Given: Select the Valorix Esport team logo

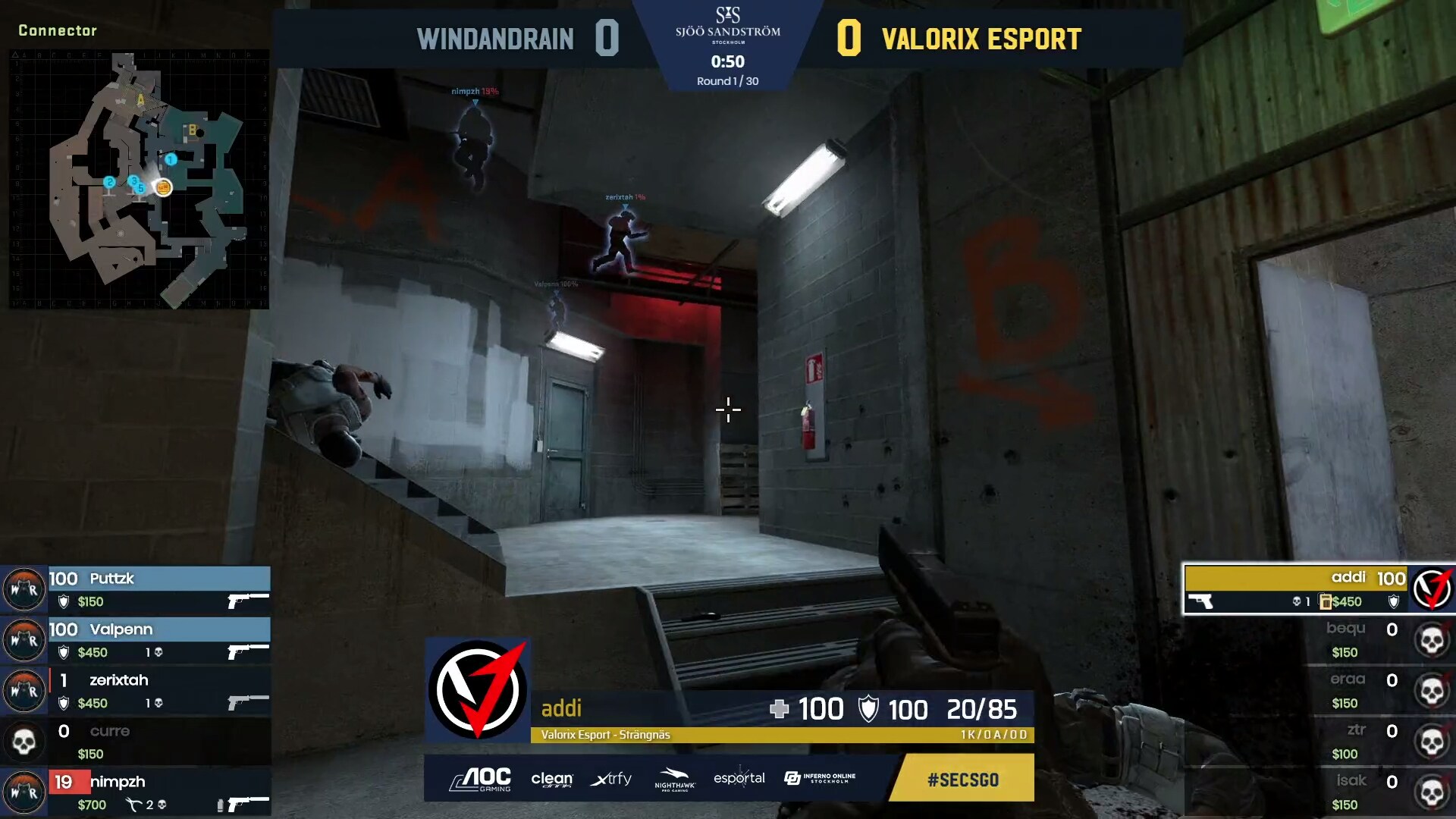Looking at the screenshot, I should (x=478, y=689).
